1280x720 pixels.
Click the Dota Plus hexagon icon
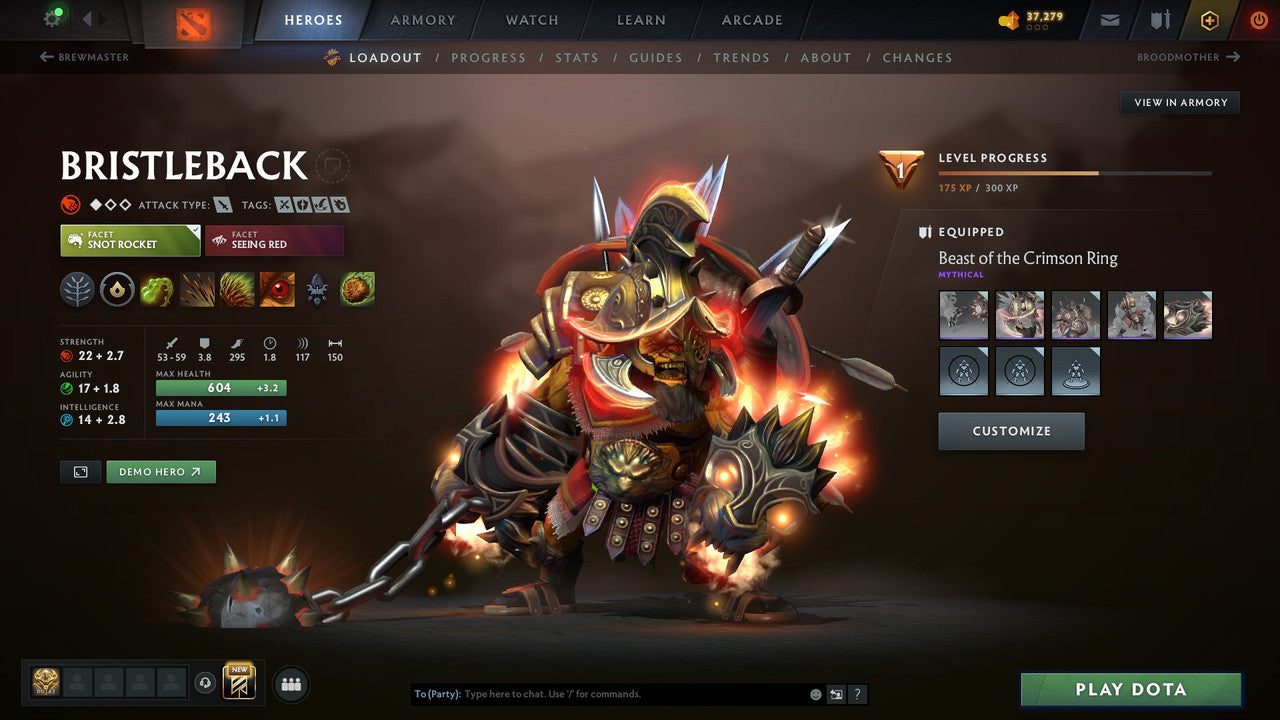pos(1209,19)
